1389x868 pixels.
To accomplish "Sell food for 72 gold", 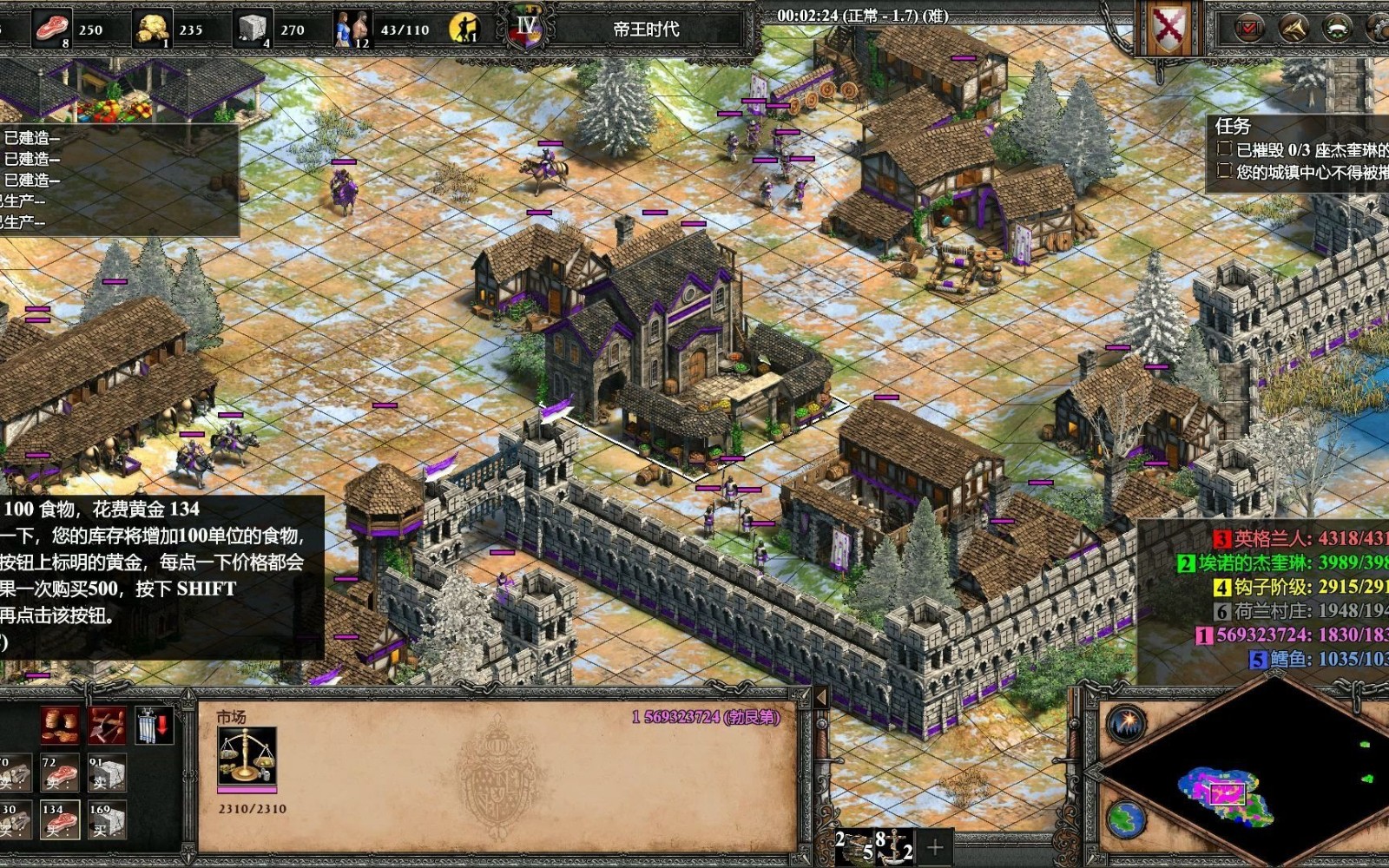I will 60,773.
